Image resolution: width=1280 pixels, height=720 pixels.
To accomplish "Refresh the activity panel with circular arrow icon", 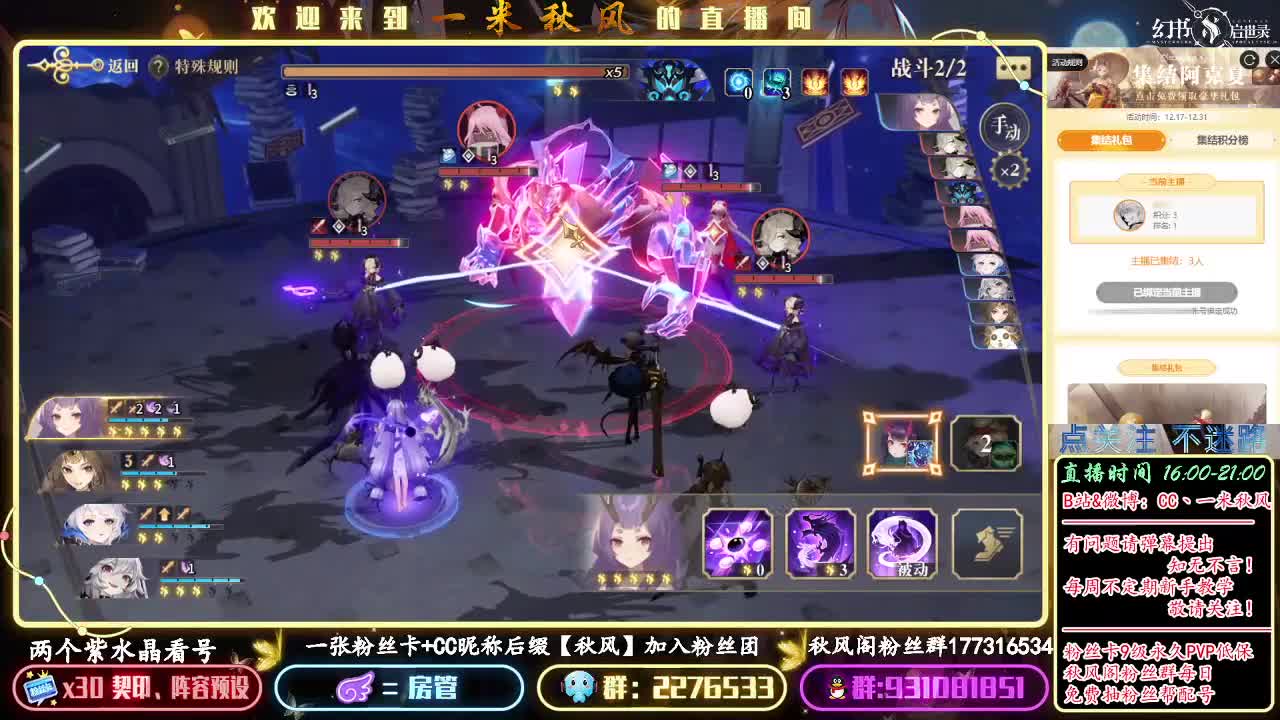I will (1248, 60).
